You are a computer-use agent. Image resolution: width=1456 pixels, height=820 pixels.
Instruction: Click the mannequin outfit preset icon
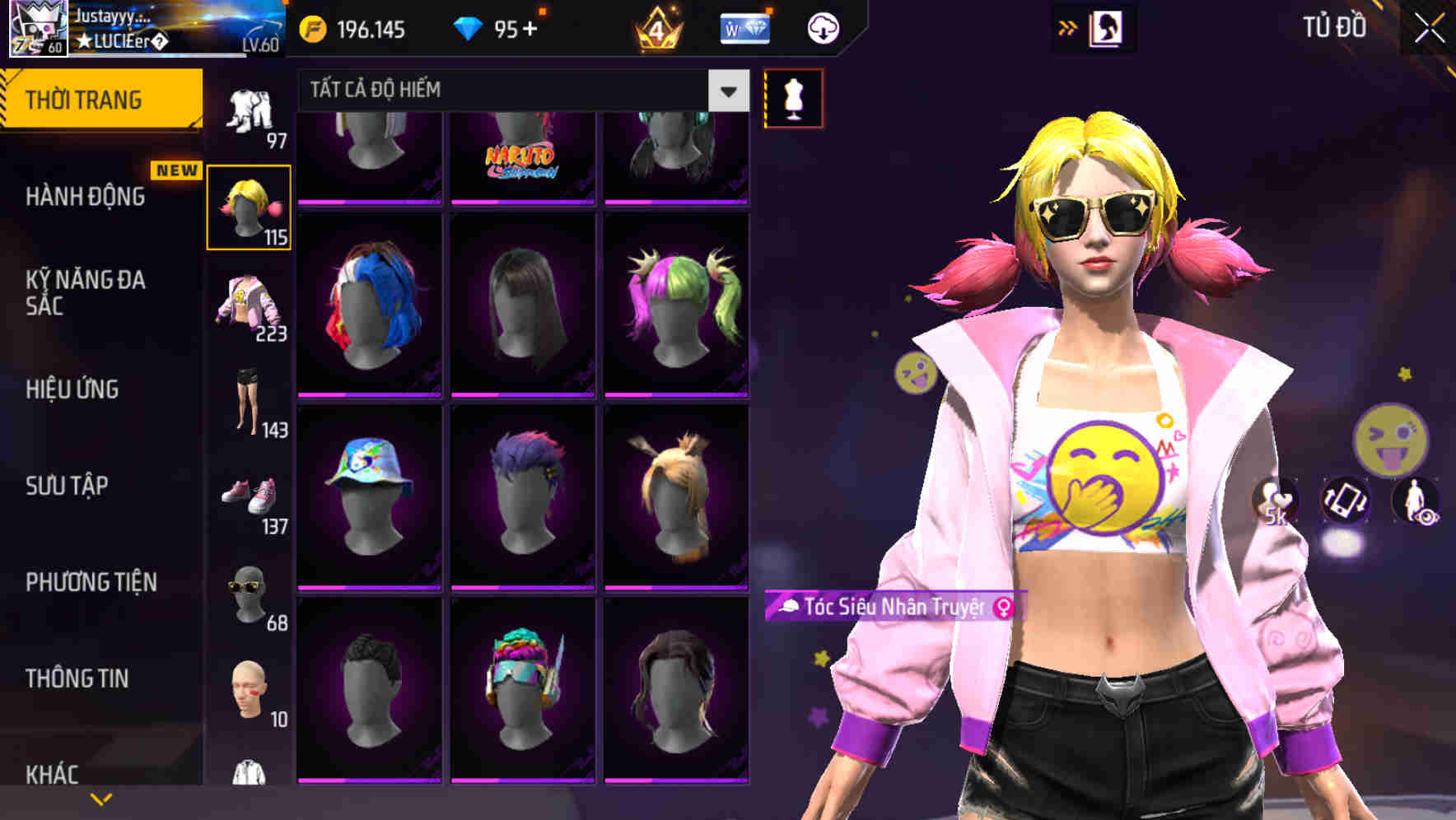pyautogui.click(x=793, y=96)
